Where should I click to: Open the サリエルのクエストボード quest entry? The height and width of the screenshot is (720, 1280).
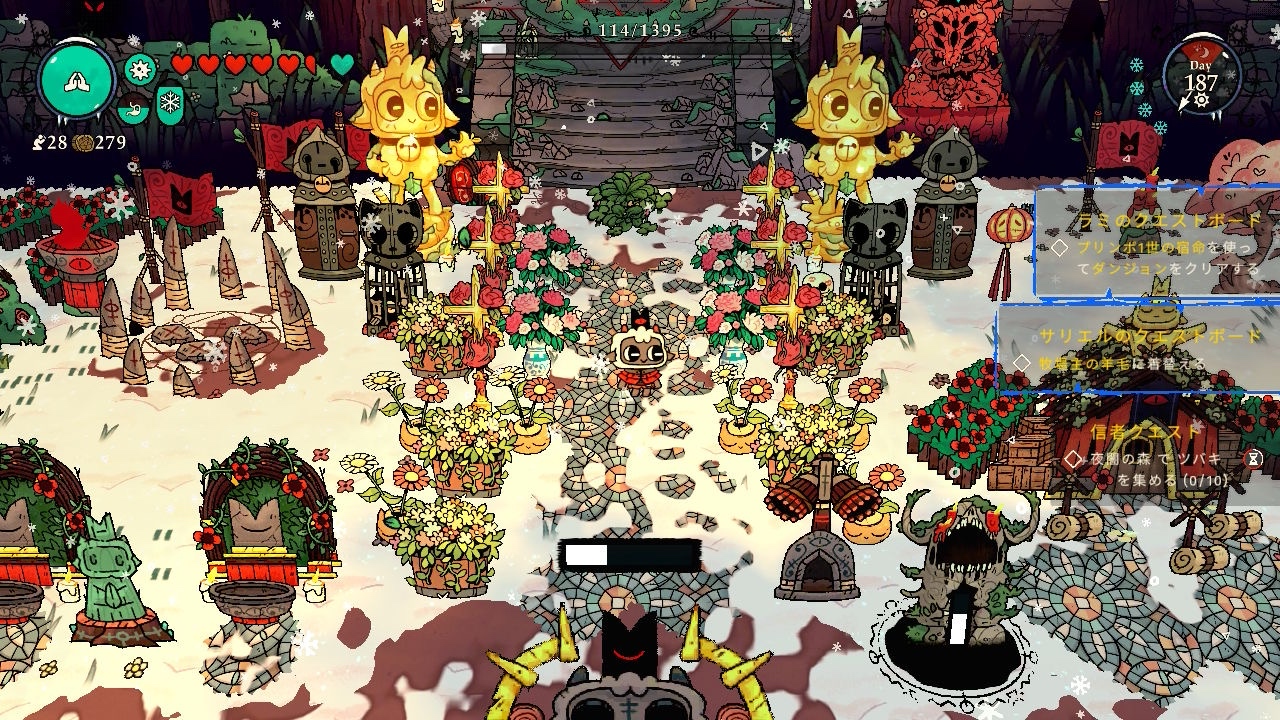click(x=1140, y=349)
